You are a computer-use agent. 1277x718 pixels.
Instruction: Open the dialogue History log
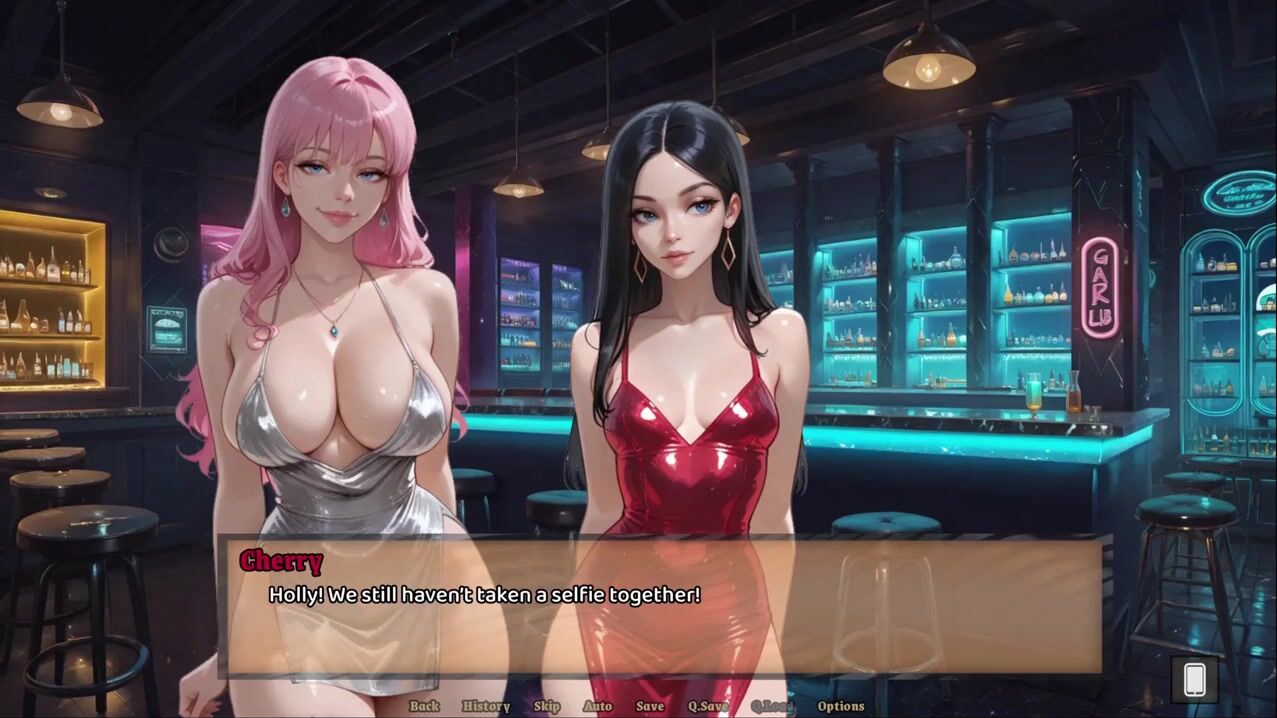click(486, 706)
